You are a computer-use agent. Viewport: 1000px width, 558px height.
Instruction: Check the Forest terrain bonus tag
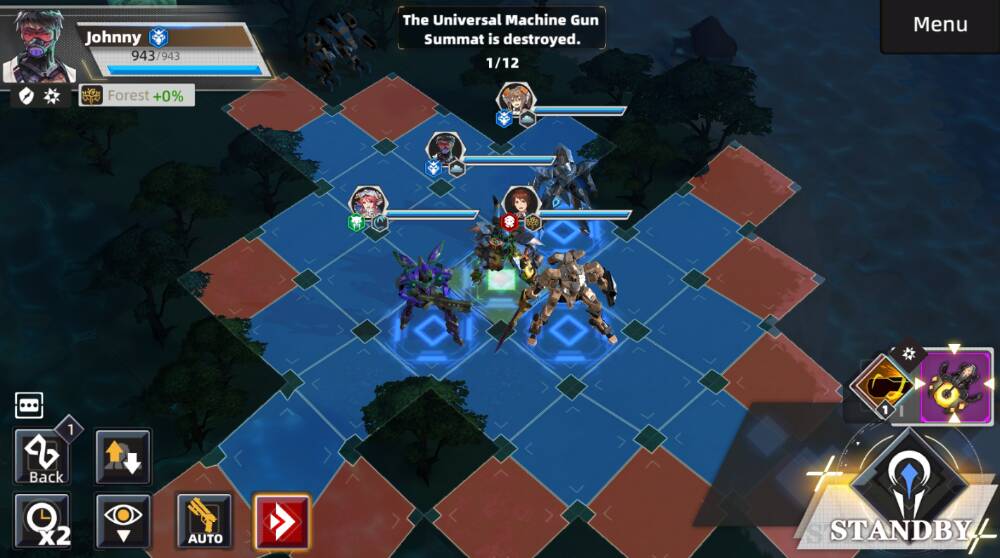click(x=137, y=96)
